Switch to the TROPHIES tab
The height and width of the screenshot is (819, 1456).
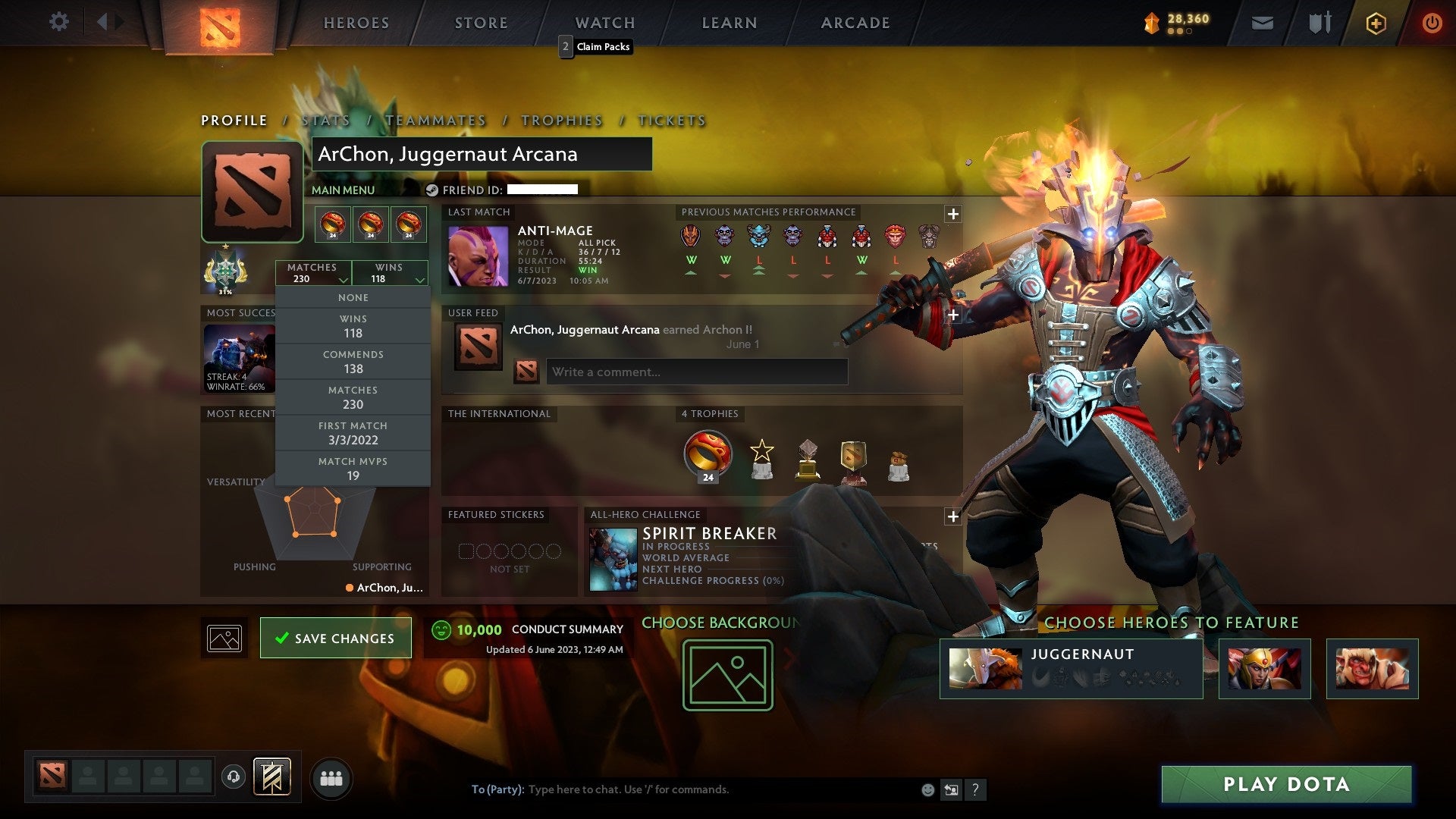(x=561, y=120)
